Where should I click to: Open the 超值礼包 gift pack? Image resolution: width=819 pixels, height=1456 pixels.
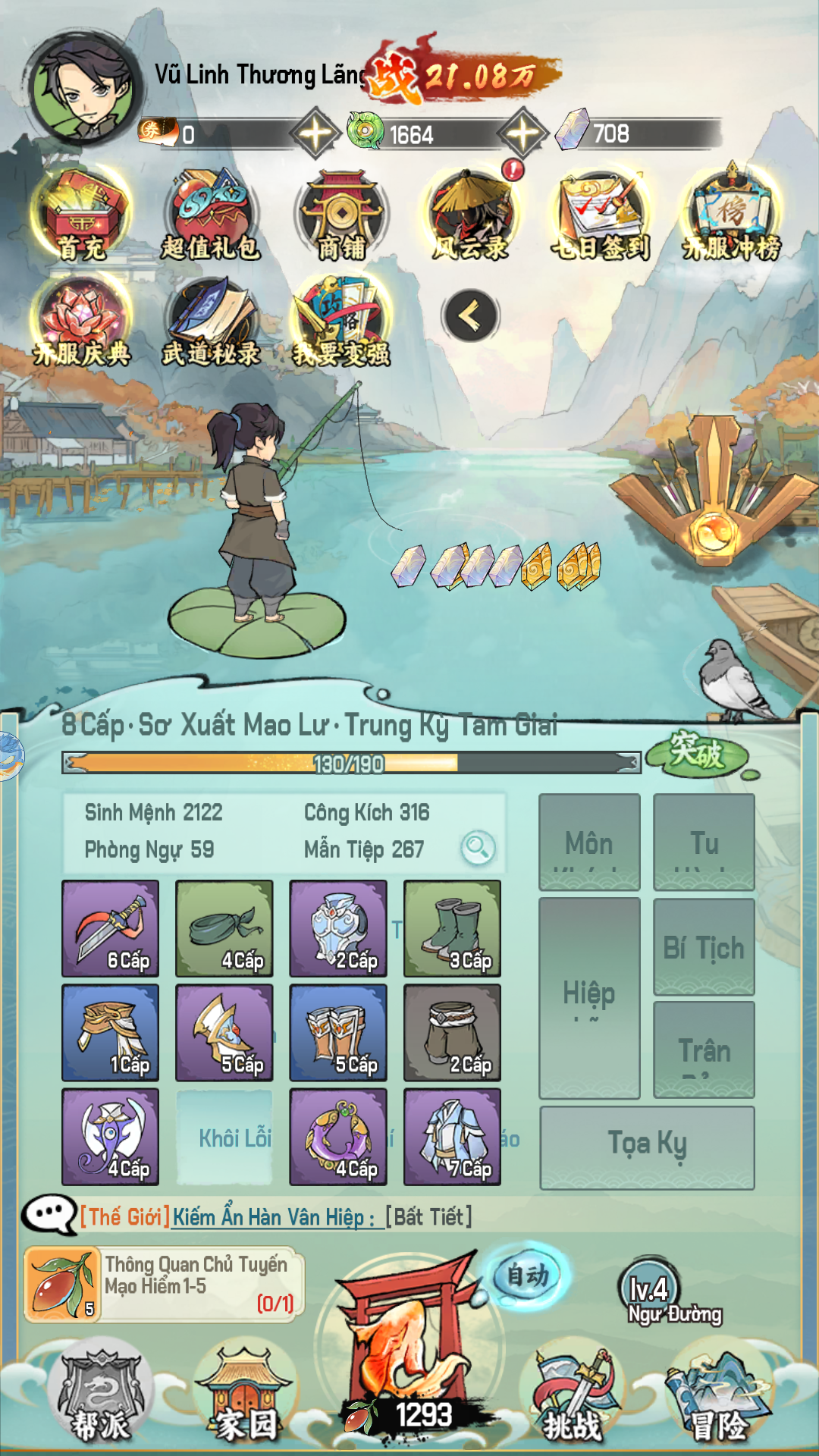tap(211, 215)
